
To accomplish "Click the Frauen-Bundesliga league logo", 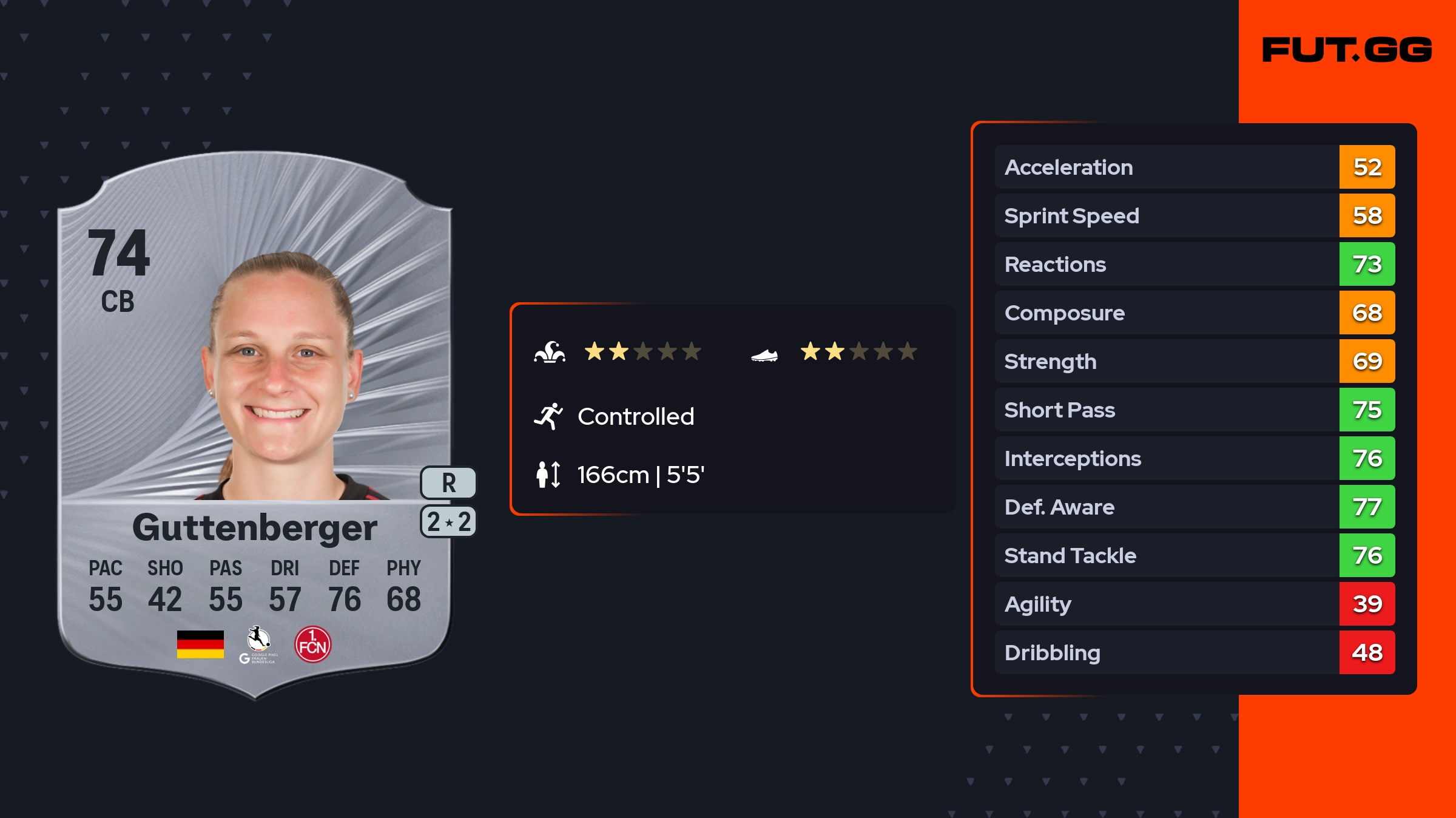I will coord(258,644).
